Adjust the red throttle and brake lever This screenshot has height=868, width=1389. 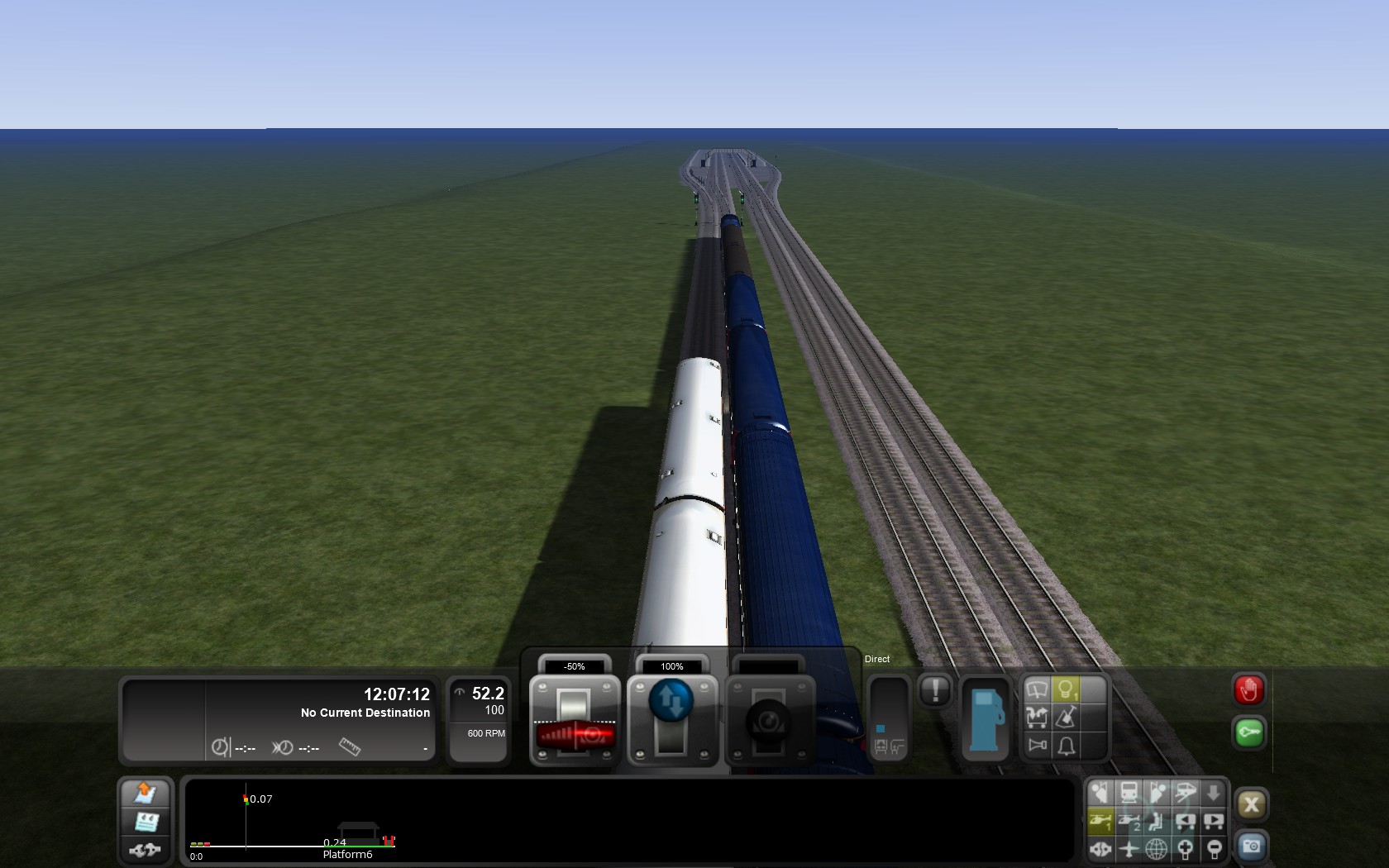click(575, 732)
